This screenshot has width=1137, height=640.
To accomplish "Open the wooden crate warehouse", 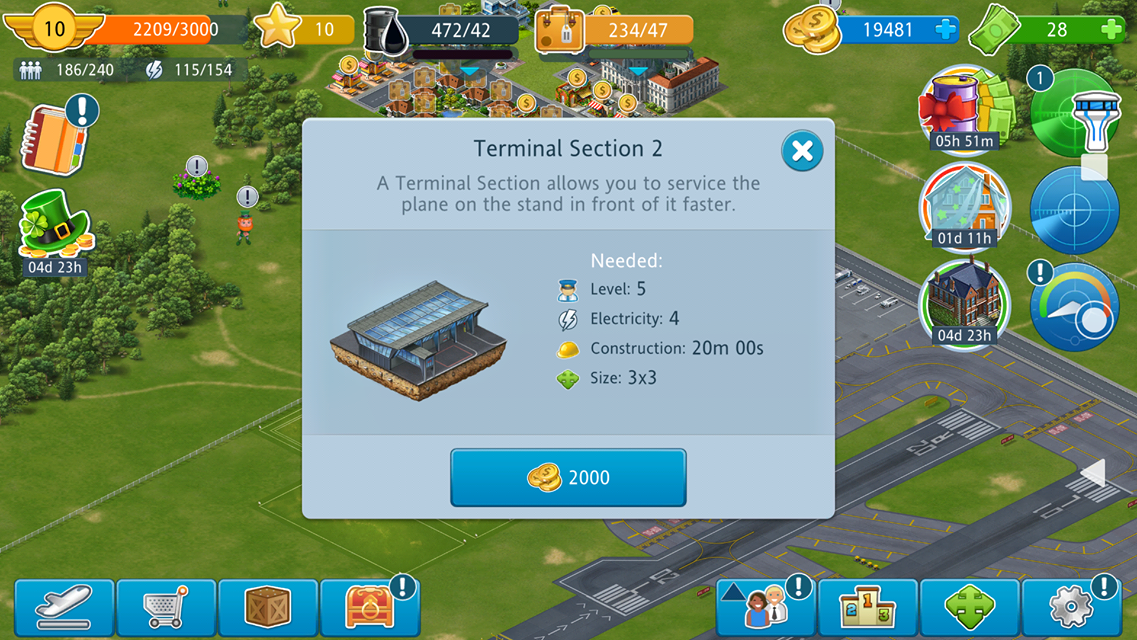I will coord(268,607).
